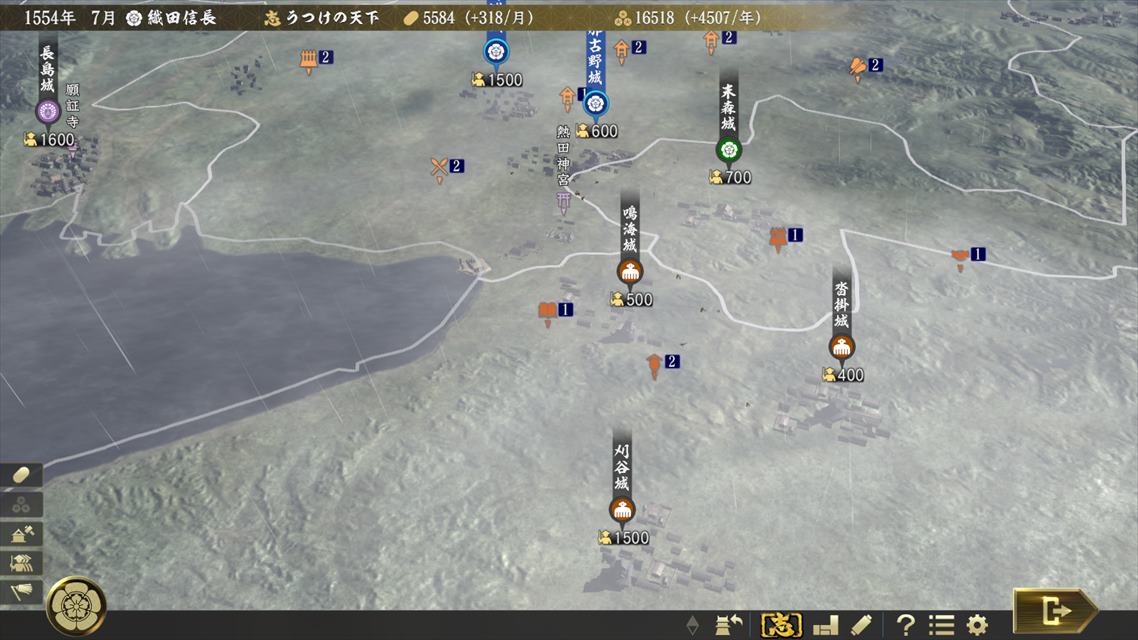This screenshot has height=640, width=1138.
Task: Select Kutsukake Castle (沓掛城) marker
Action: 841,347
